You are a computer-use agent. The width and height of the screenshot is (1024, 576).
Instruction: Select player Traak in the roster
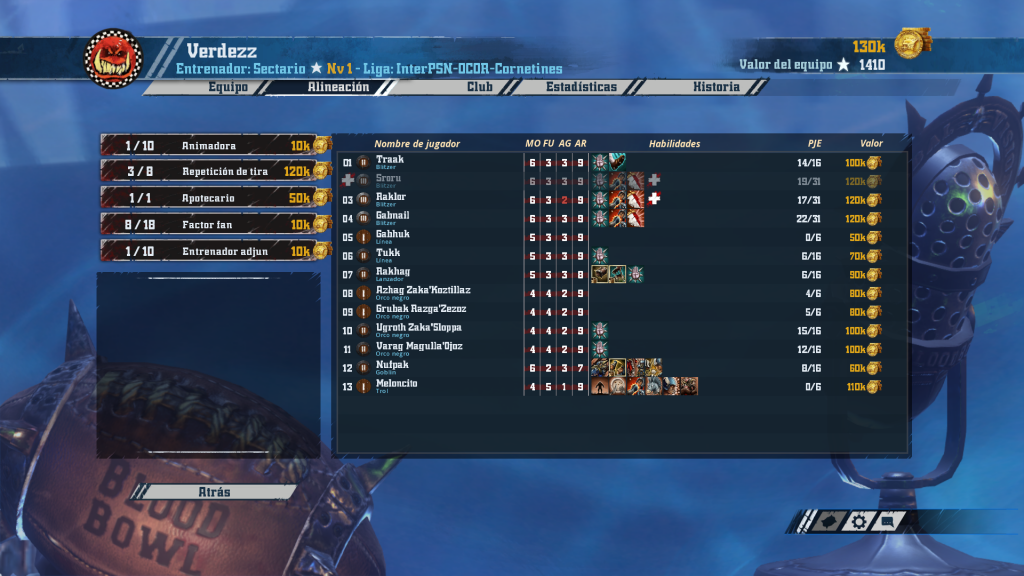391,160
